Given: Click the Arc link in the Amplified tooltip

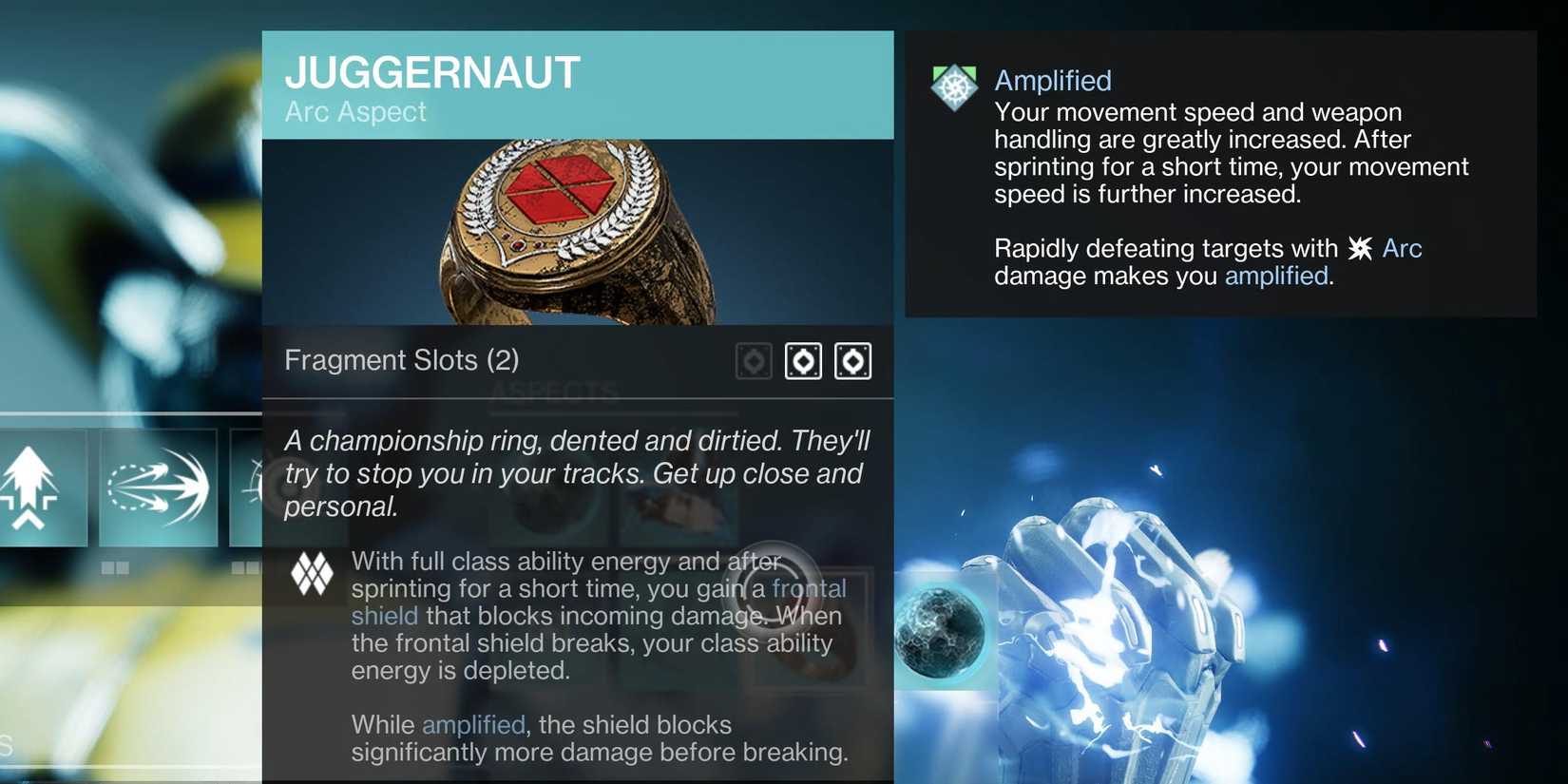Looking at the screenshot, I should [1402, 247].
